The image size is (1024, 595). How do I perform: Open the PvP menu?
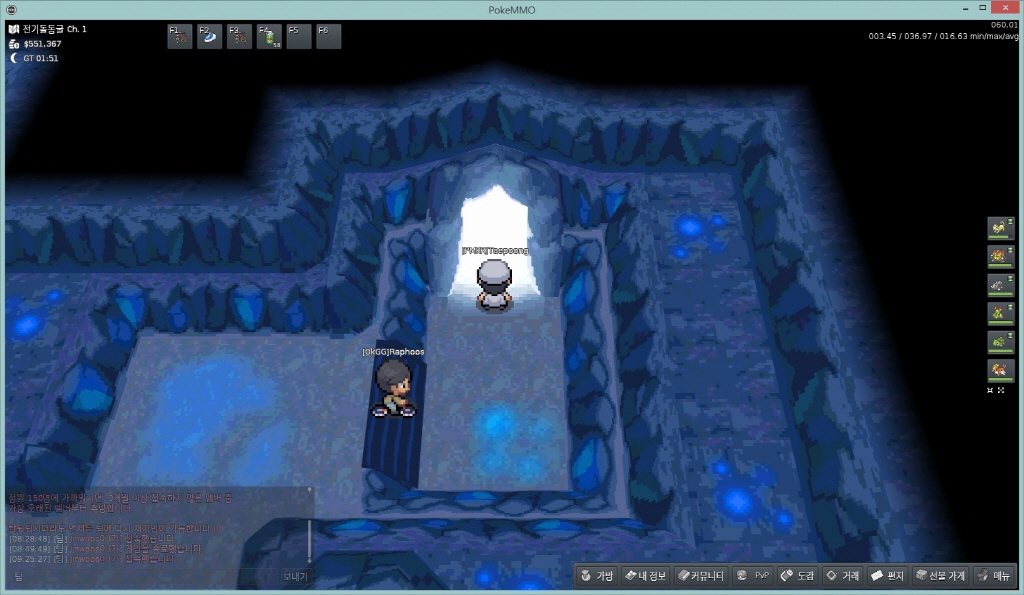click(754, 576)
